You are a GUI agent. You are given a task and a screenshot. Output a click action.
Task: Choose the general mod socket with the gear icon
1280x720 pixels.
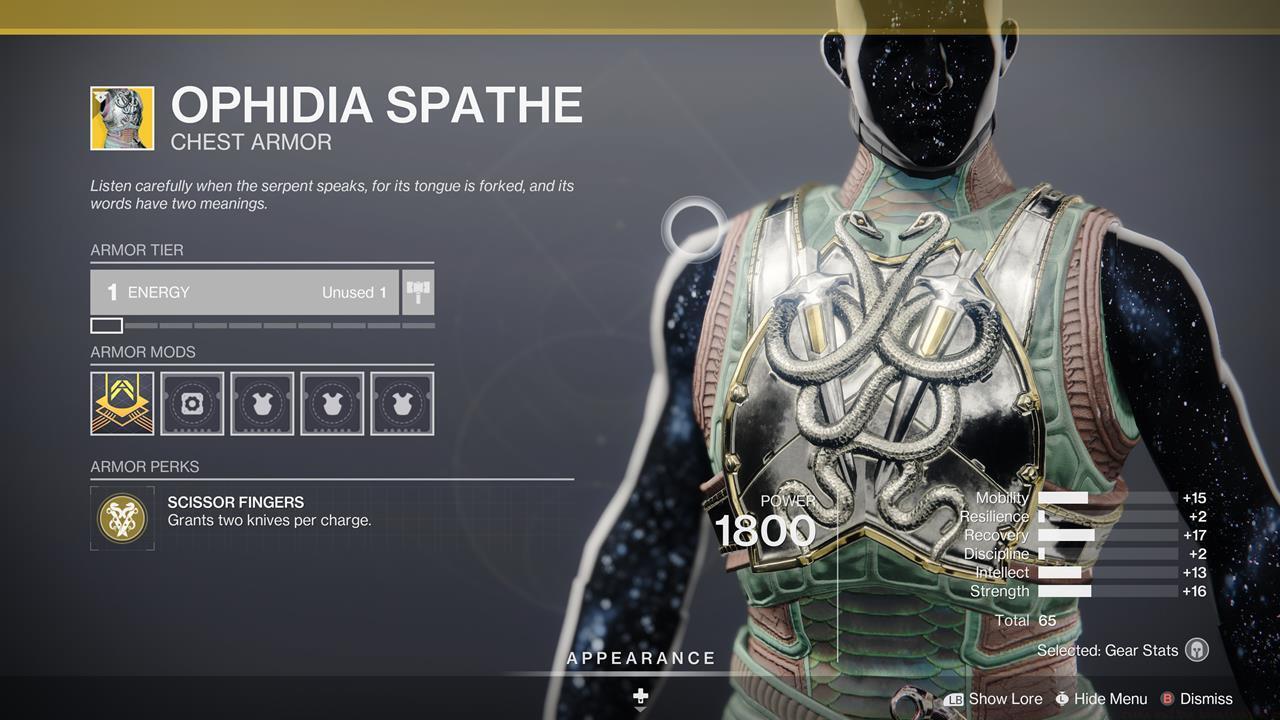pos(192,403)
